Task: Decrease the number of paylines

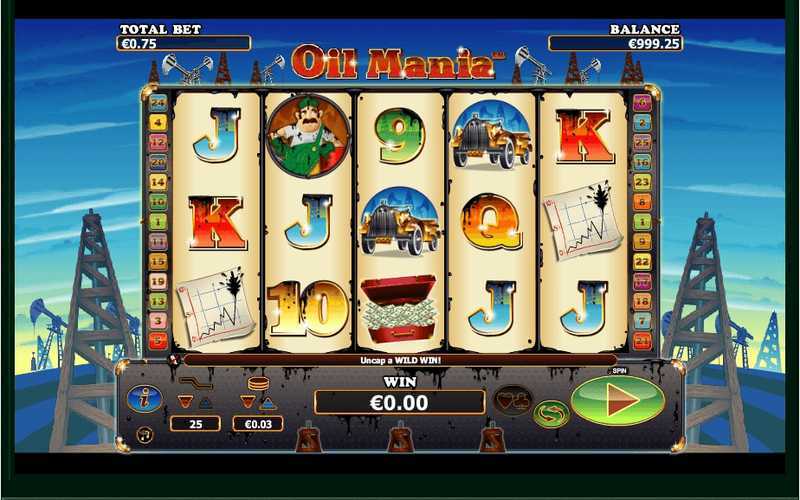Action: (184, 402)
